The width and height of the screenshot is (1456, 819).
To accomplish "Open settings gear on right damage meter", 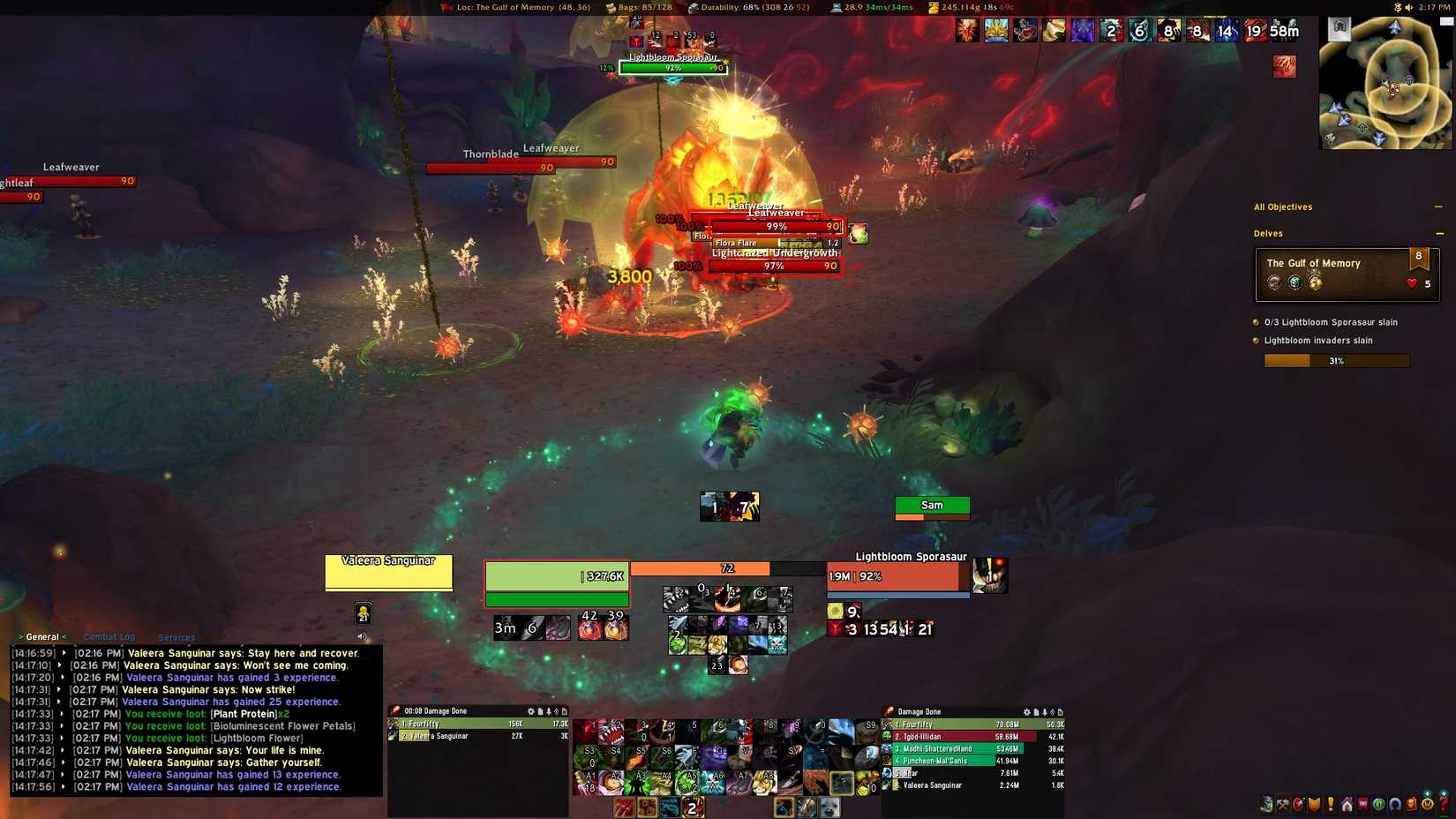I will [1026, 712].
